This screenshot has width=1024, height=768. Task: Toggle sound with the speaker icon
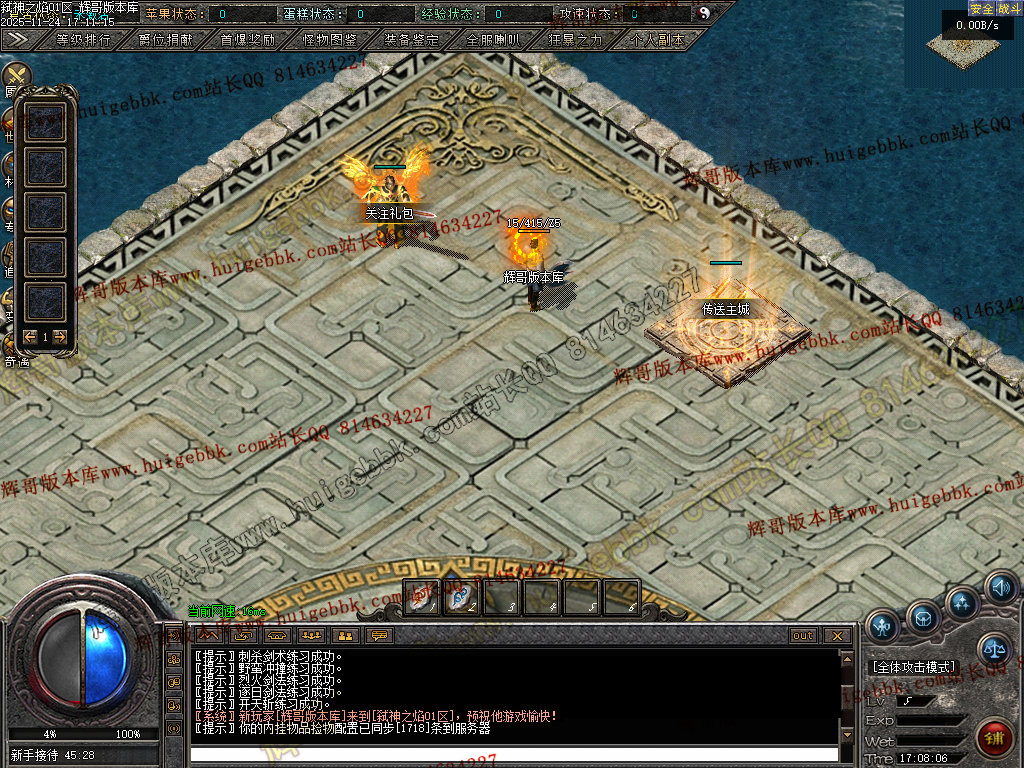click(x=1000, y=587)
